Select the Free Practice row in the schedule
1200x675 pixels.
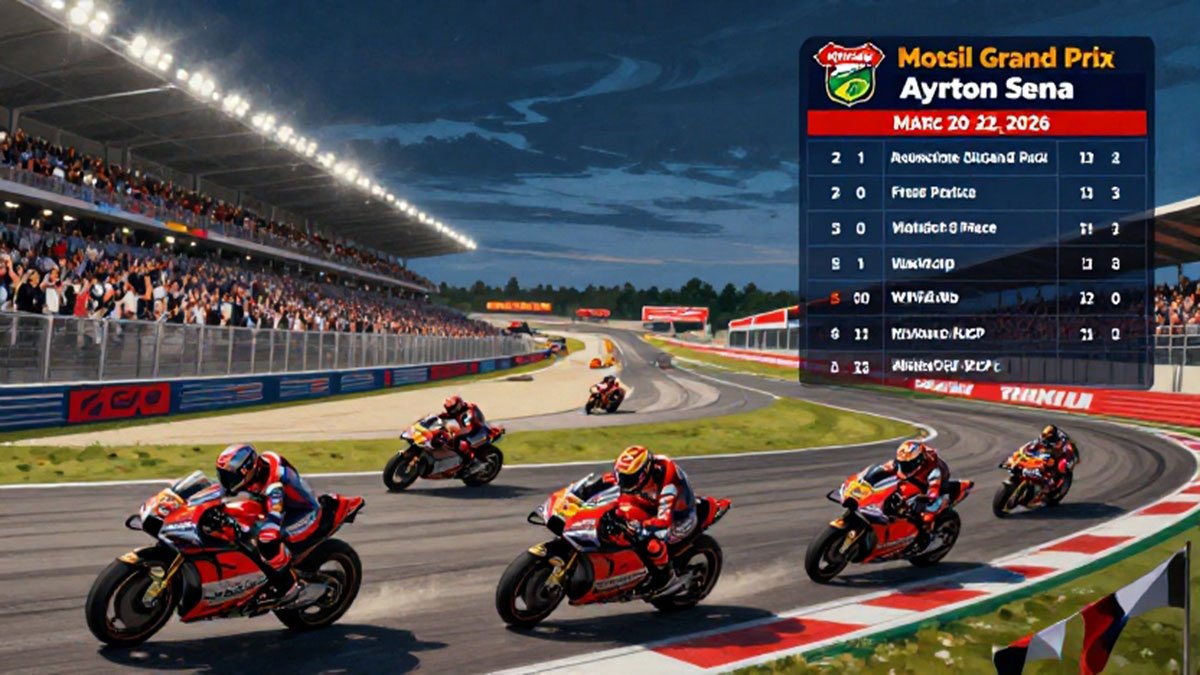pos(975,192)
